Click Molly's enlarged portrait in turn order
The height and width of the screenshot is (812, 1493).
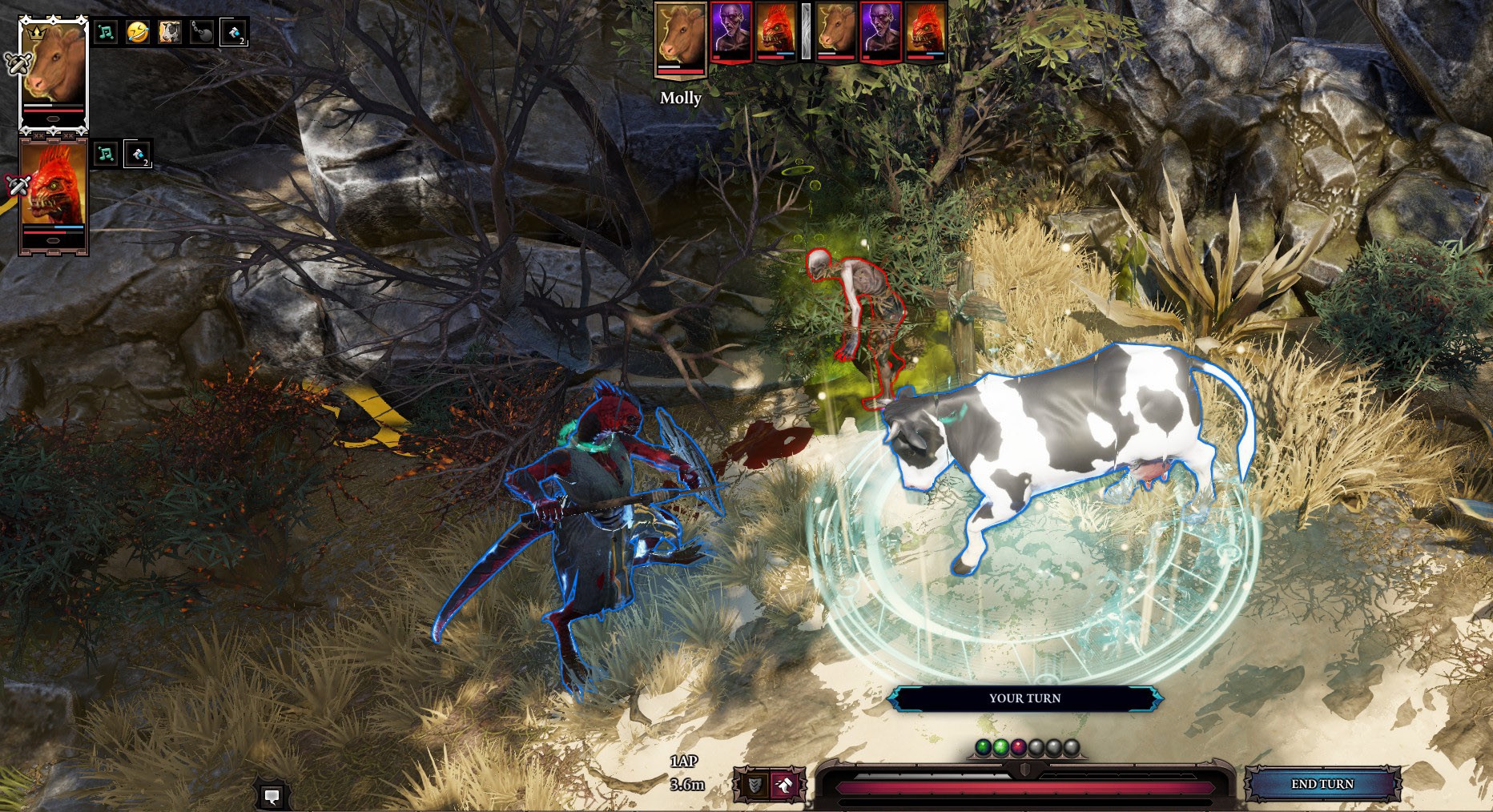click(x=681, y=40)
